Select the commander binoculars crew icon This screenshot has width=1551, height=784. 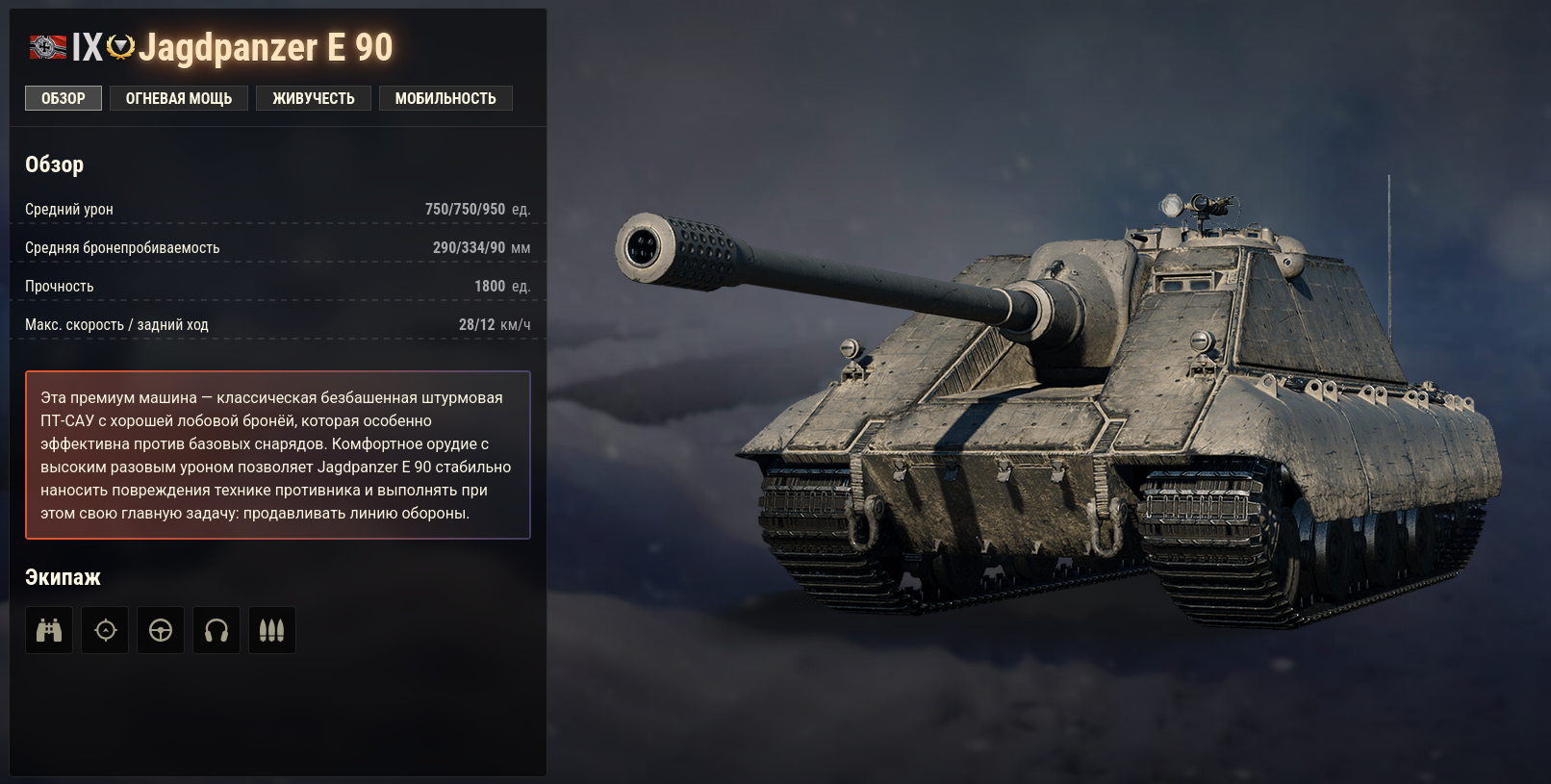click(x=48, y=629)
